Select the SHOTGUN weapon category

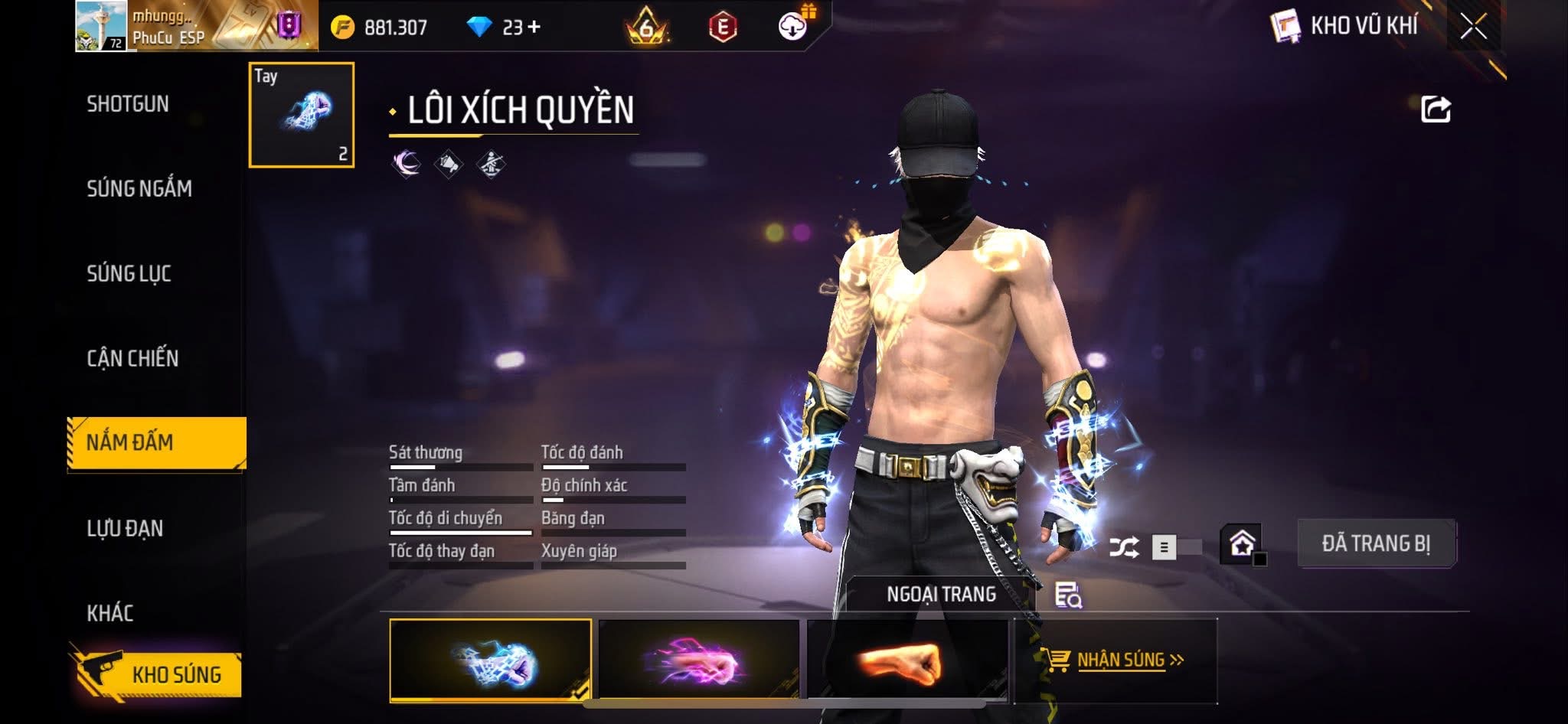point(128,104)
